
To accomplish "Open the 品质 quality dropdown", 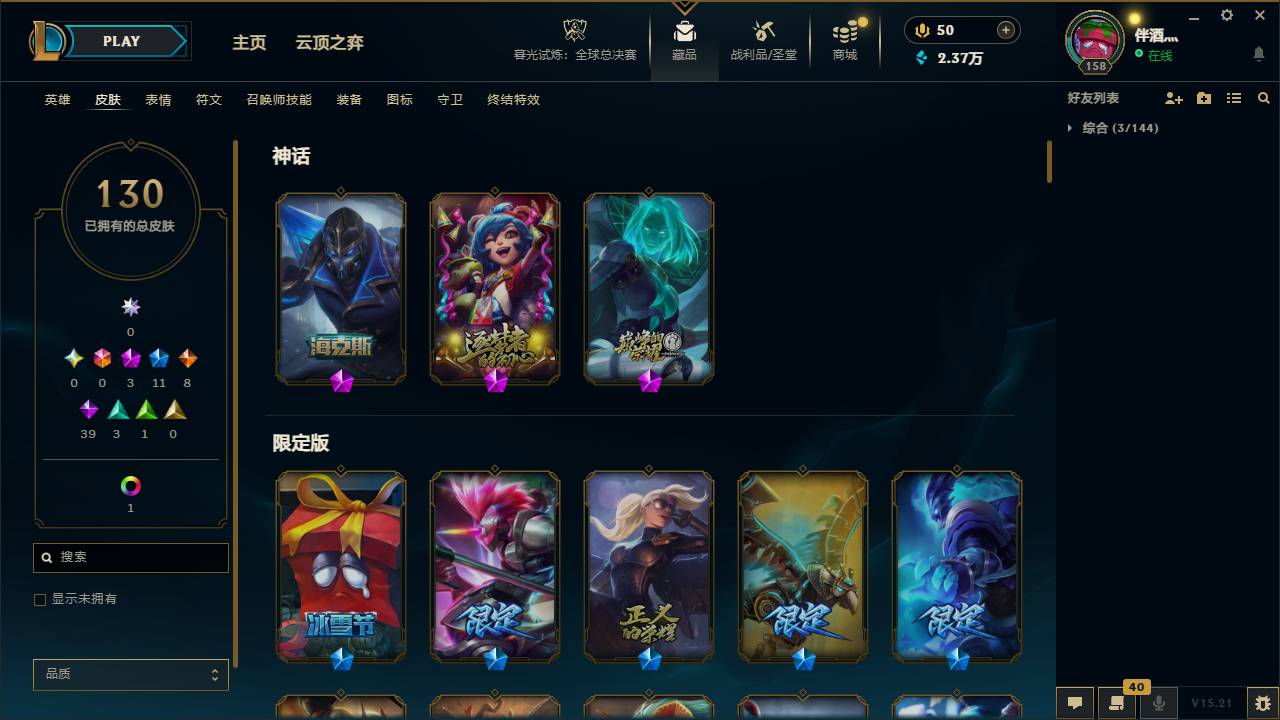I will click(130, 674).
